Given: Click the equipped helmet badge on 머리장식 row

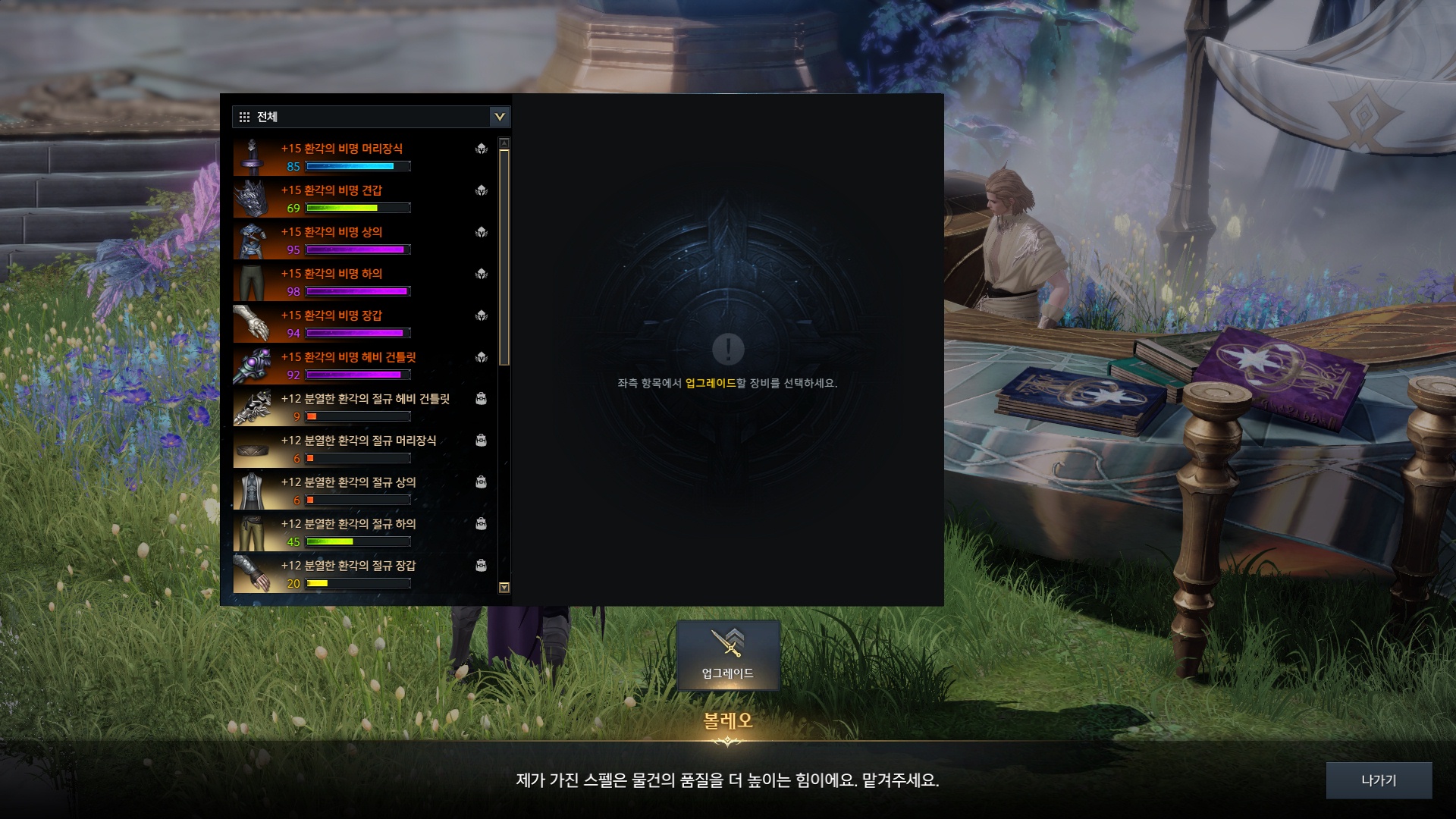Looking at the screenshot, I should [x=481, y=150].
